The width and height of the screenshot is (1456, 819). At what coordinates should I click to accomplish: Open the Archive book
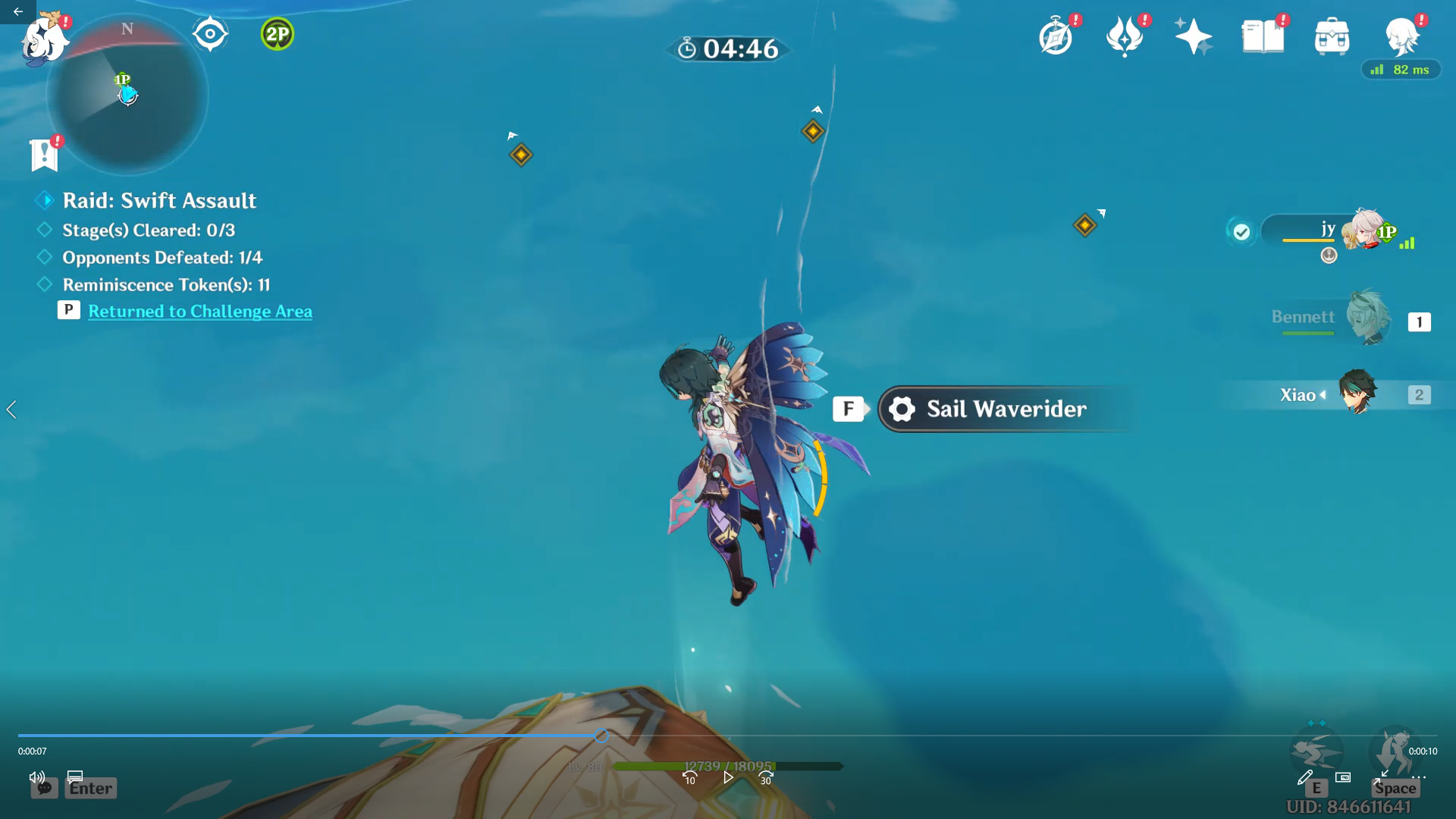click(1262, 34)
